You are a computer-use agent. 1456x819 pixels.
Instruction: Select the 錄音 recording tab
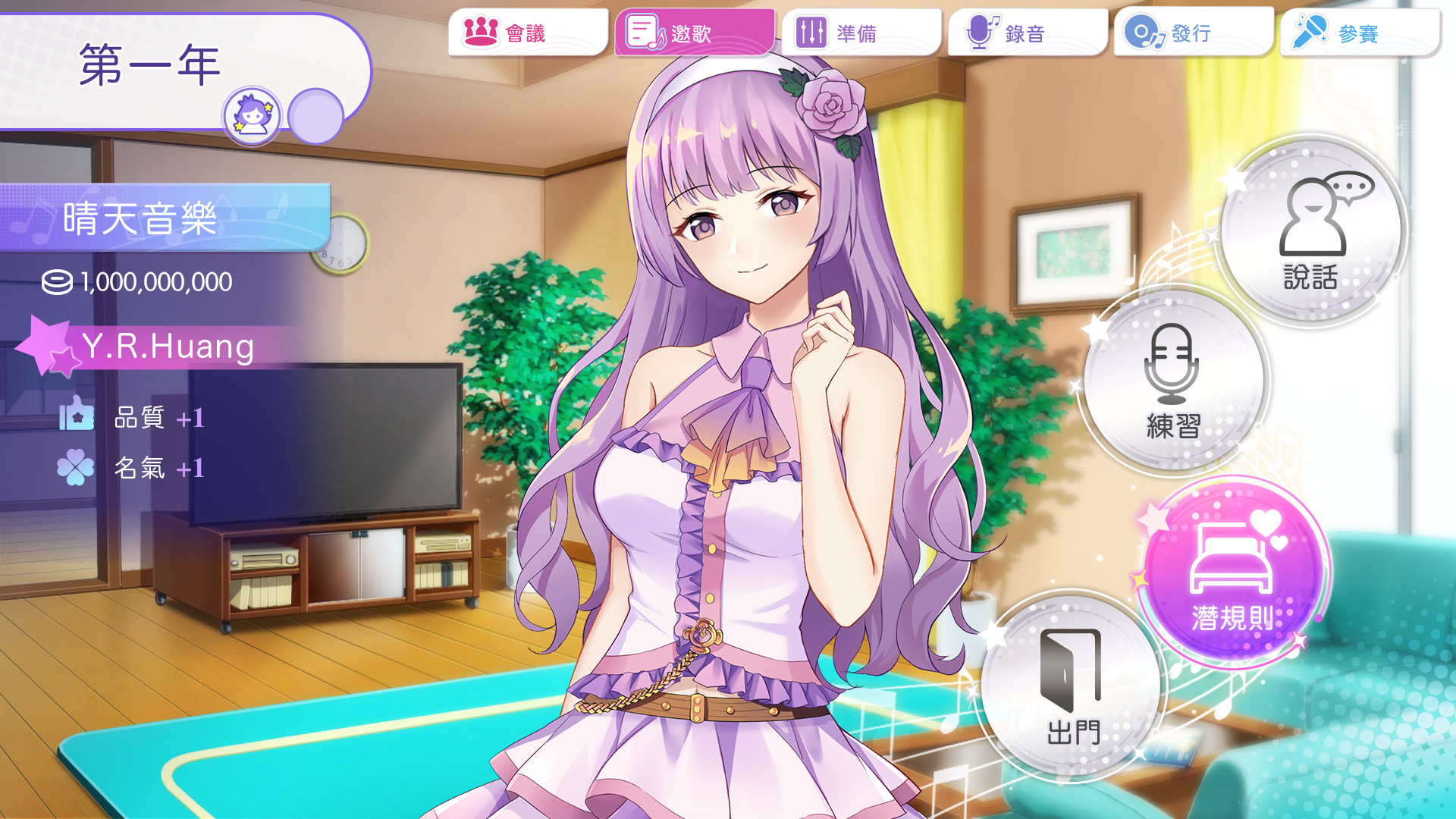coord(1025,32)
